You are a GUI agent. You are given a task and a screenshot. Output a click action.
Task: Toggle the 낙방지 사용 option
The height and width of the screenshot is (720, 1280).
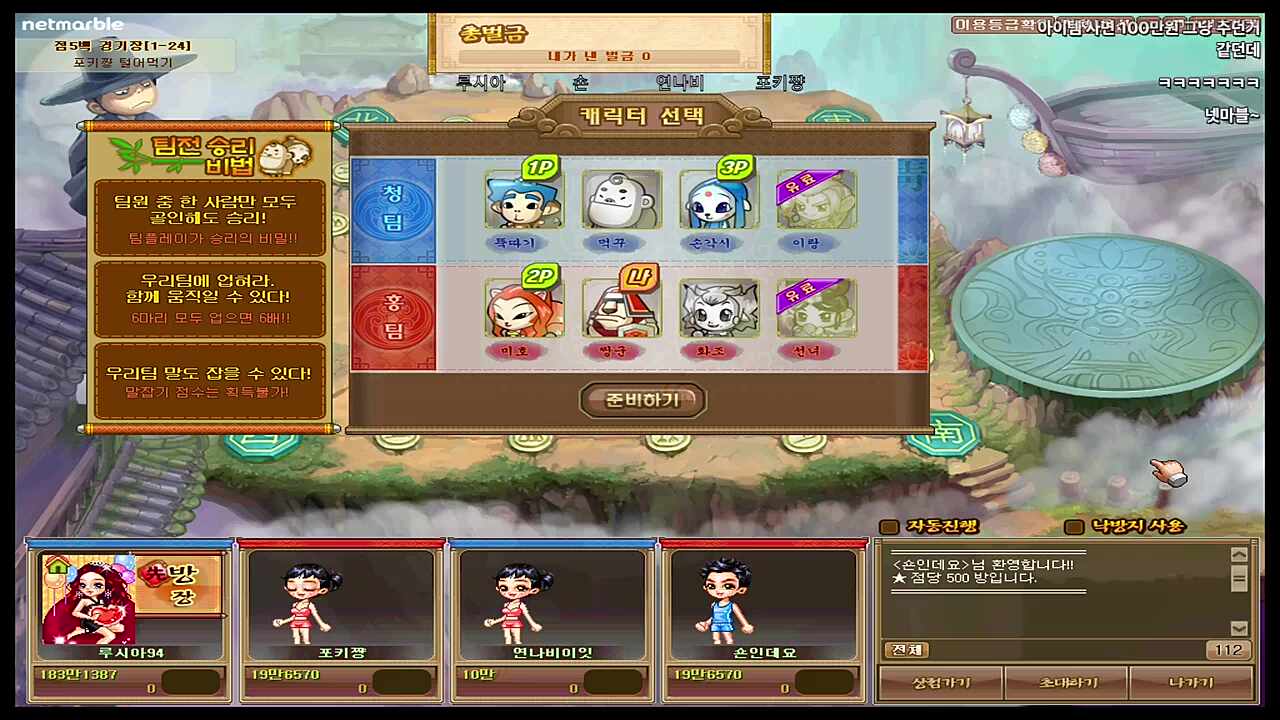click(x=1074, y=527)
